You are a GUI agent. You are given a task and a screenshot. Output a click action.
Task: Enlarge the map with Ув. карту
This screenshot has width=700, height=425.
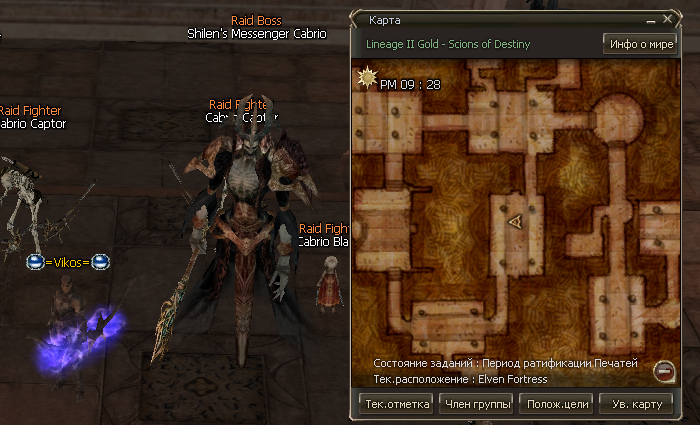[x=636, y=404]
